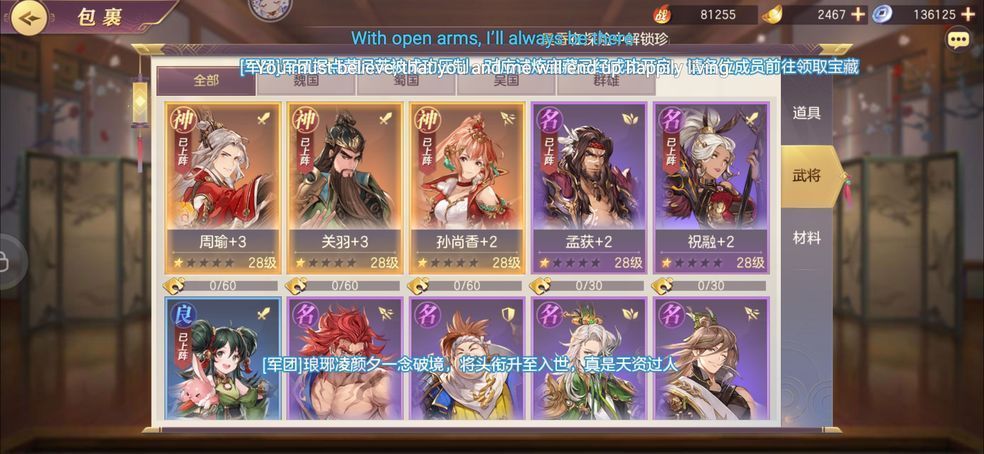Choose the 孟获+2 hero card
This screenshot has height=454, width=984.
click(x=589, y=188)
